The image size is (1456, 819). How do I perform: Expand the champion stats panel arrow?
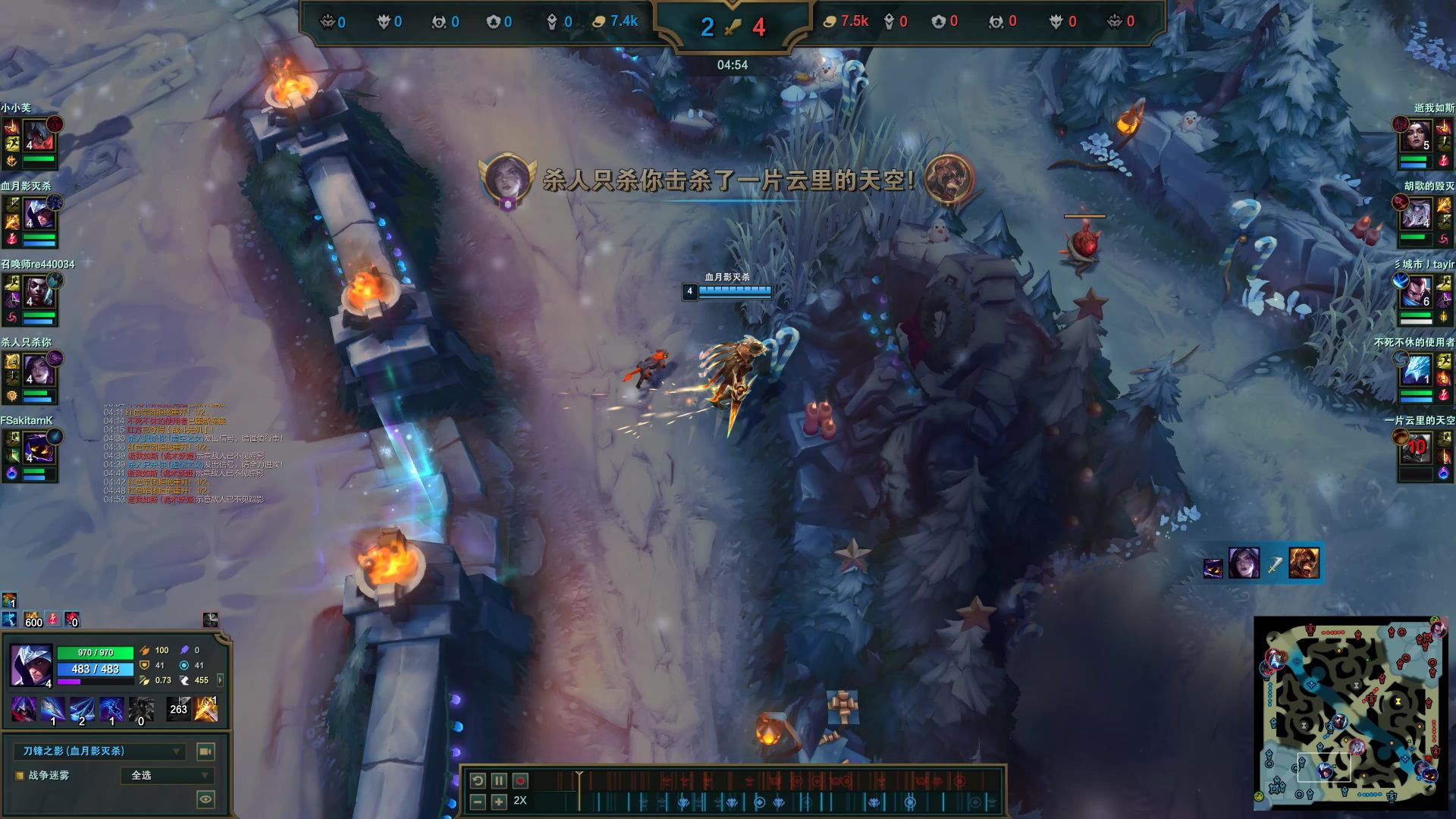point(221,680)
